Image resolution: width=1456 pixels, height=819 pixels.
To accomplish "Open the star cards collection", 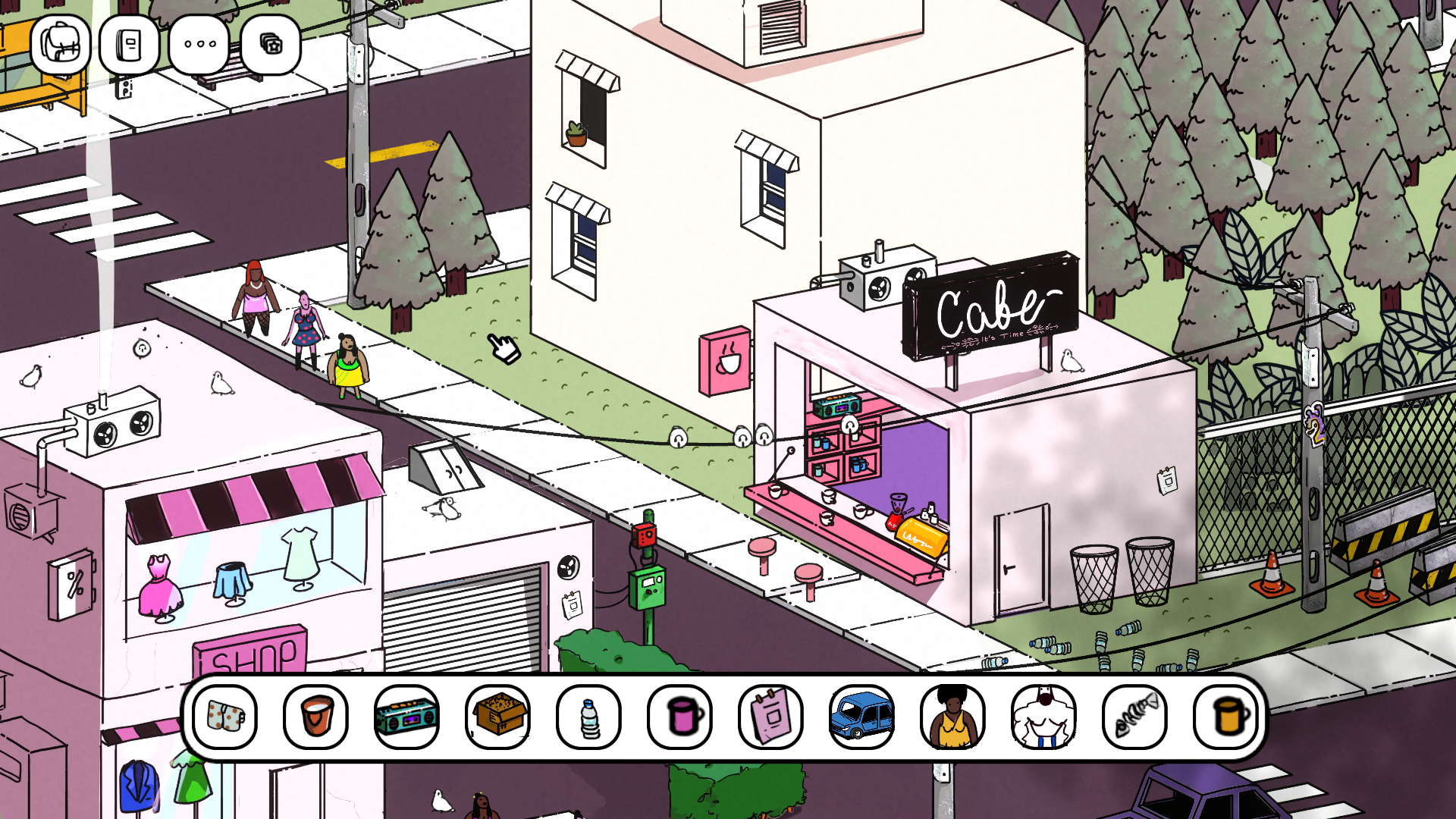I will (x=271, y=45).
